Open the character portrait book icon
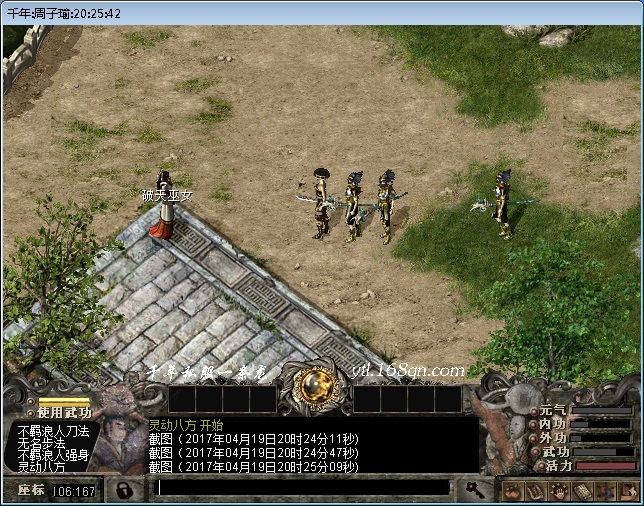The width and height of the screenshot is (644, 506). tap(535, 490)
